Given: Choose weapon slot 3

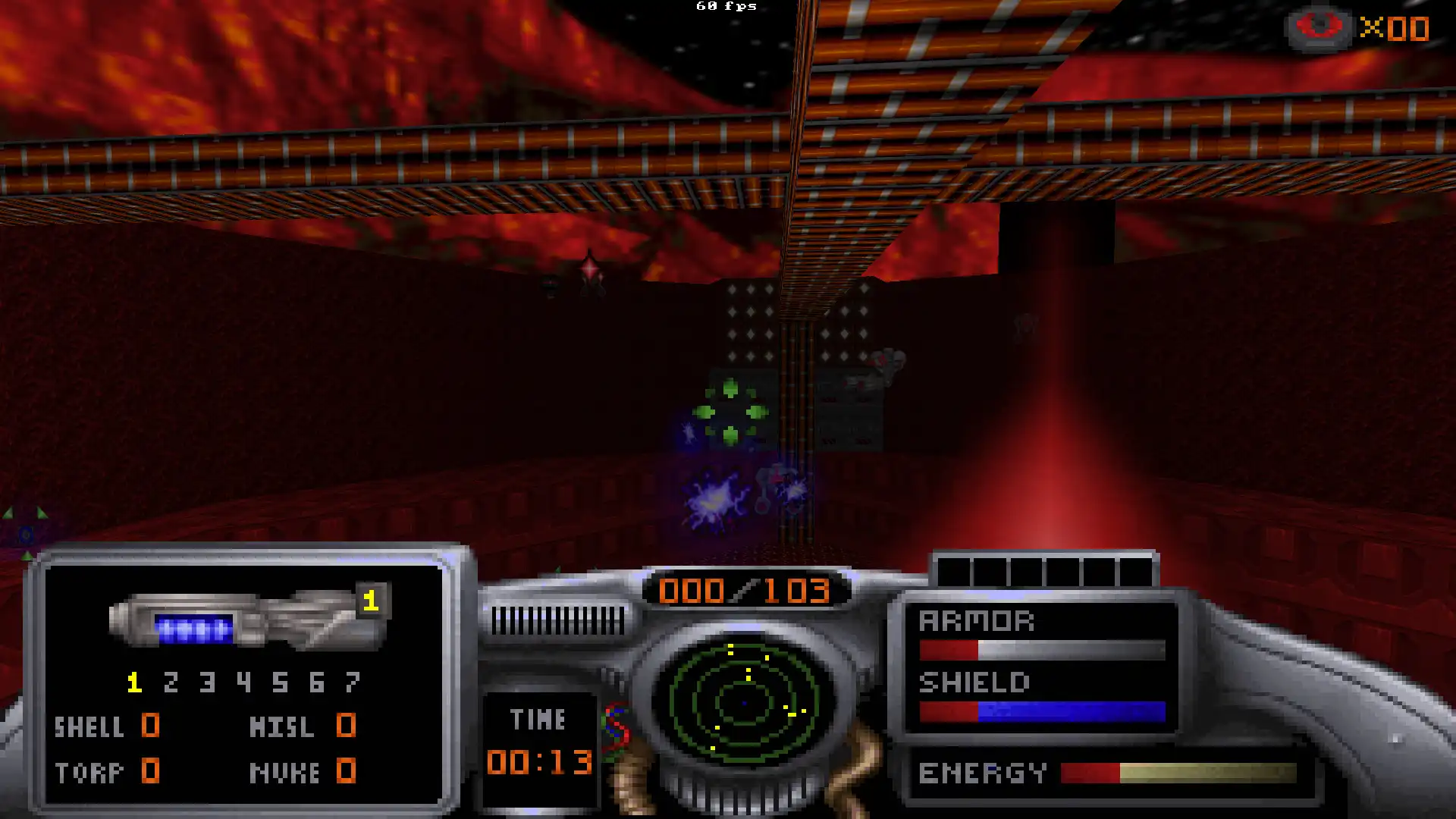Looking at the screenshot, I should pyautogui.click(x=207, y=682).
